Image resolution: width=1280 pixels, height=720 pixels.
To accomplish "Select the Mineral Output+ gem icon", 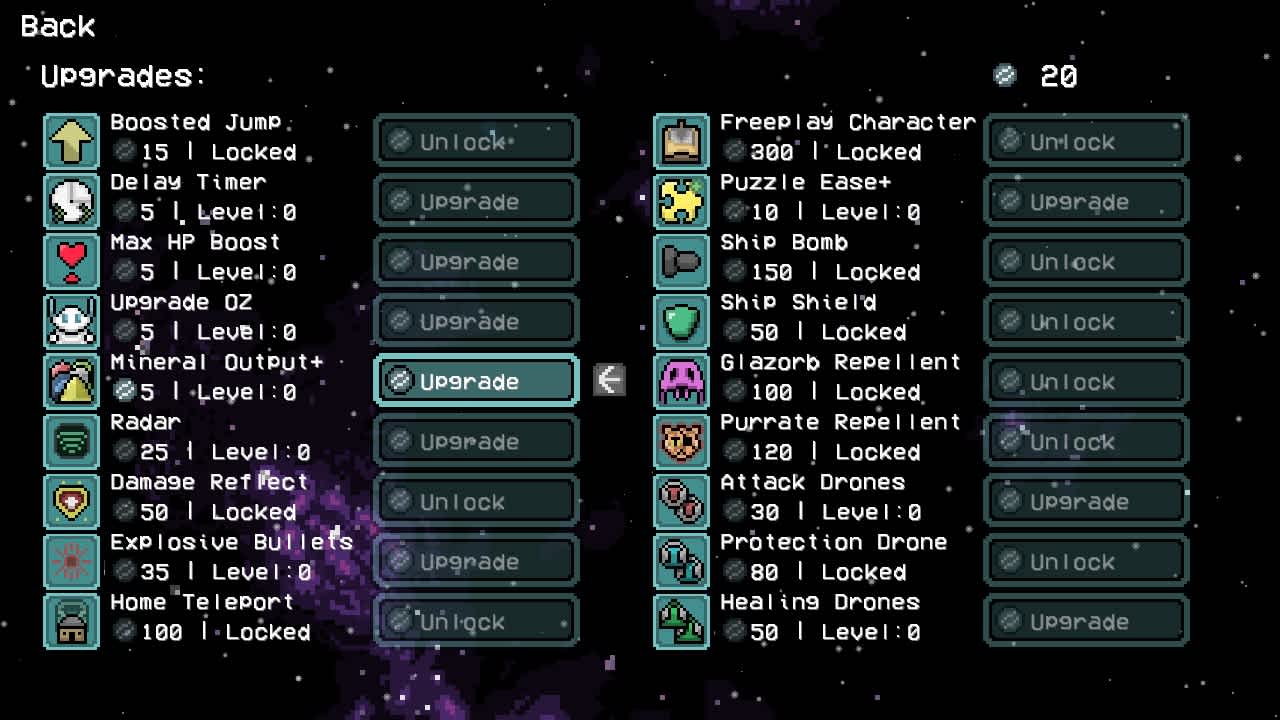I will coord(71,381).
